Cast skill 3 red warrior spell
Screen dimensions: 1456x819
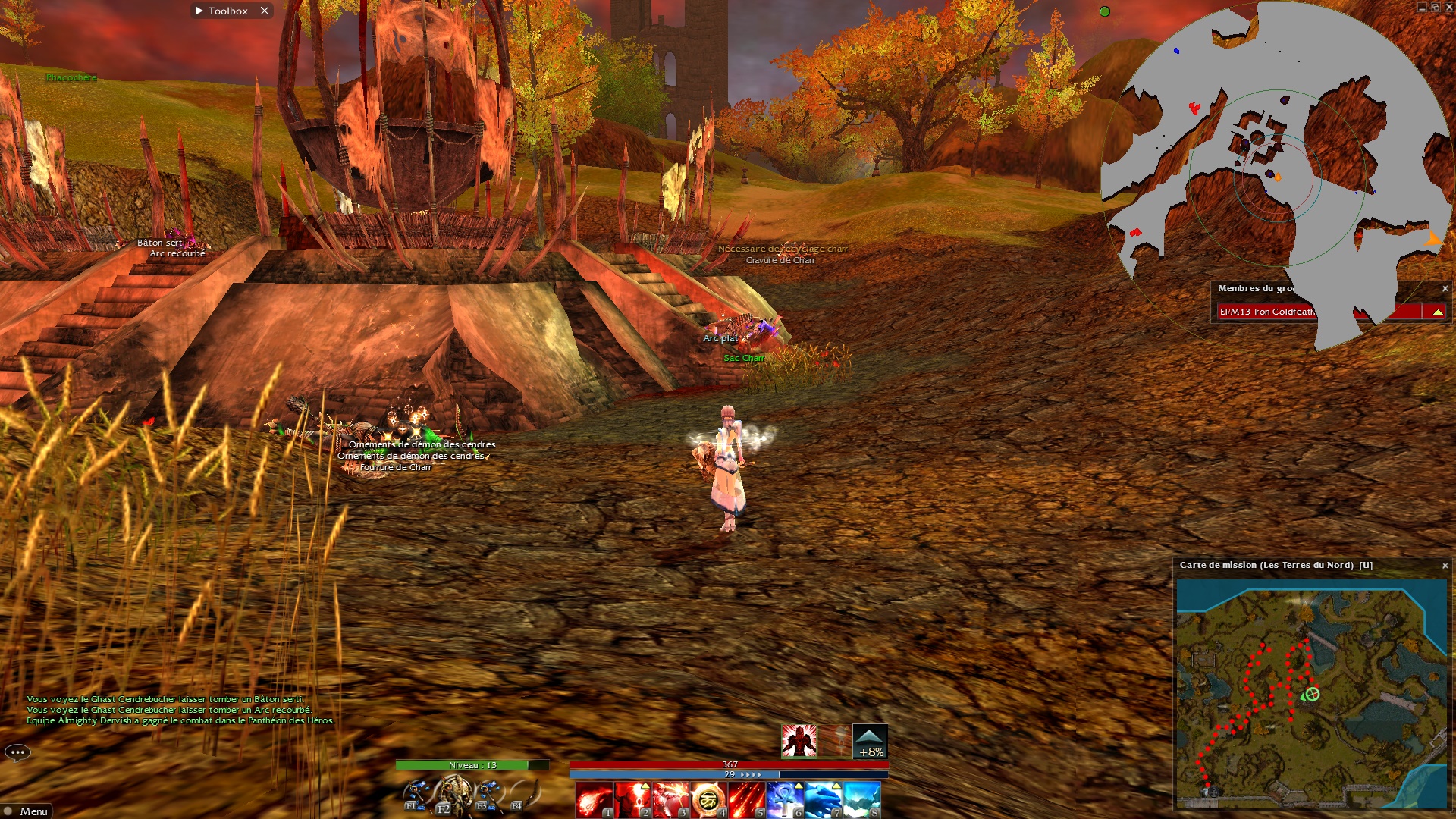pos(670,800)
